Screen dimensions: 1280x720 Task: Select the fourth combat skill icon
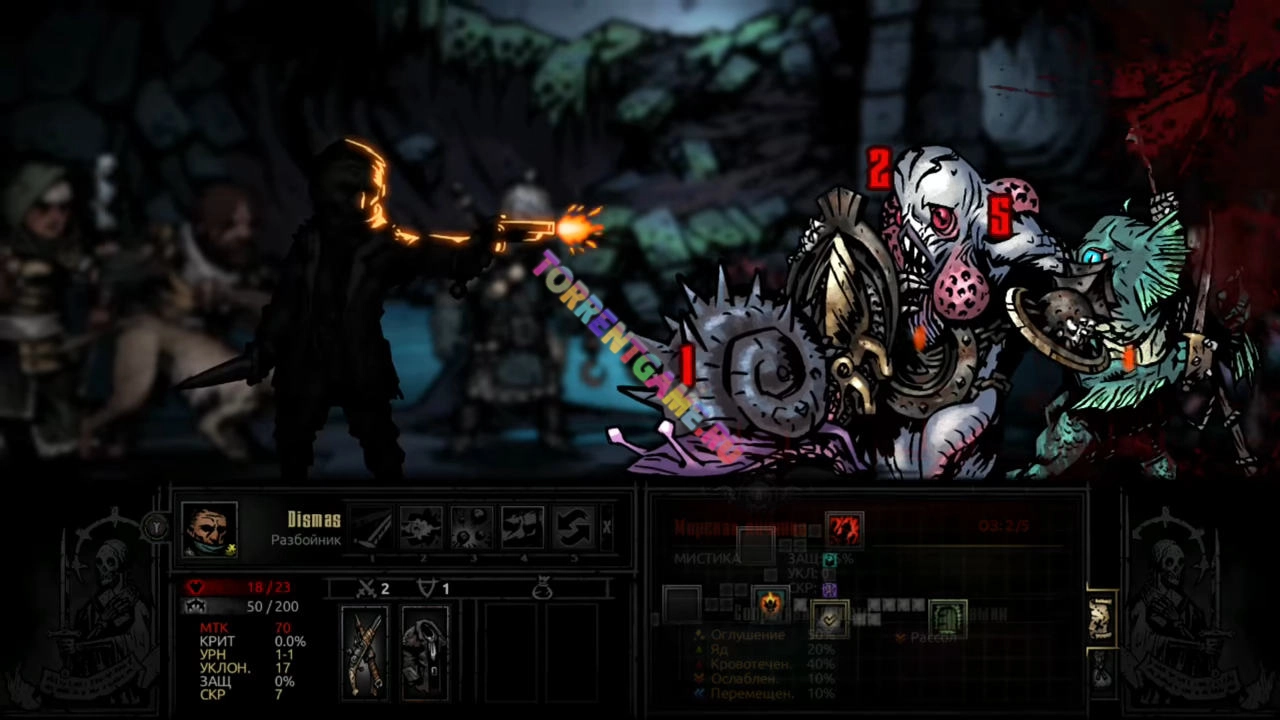pyautogui.click(x=523, y=527)
